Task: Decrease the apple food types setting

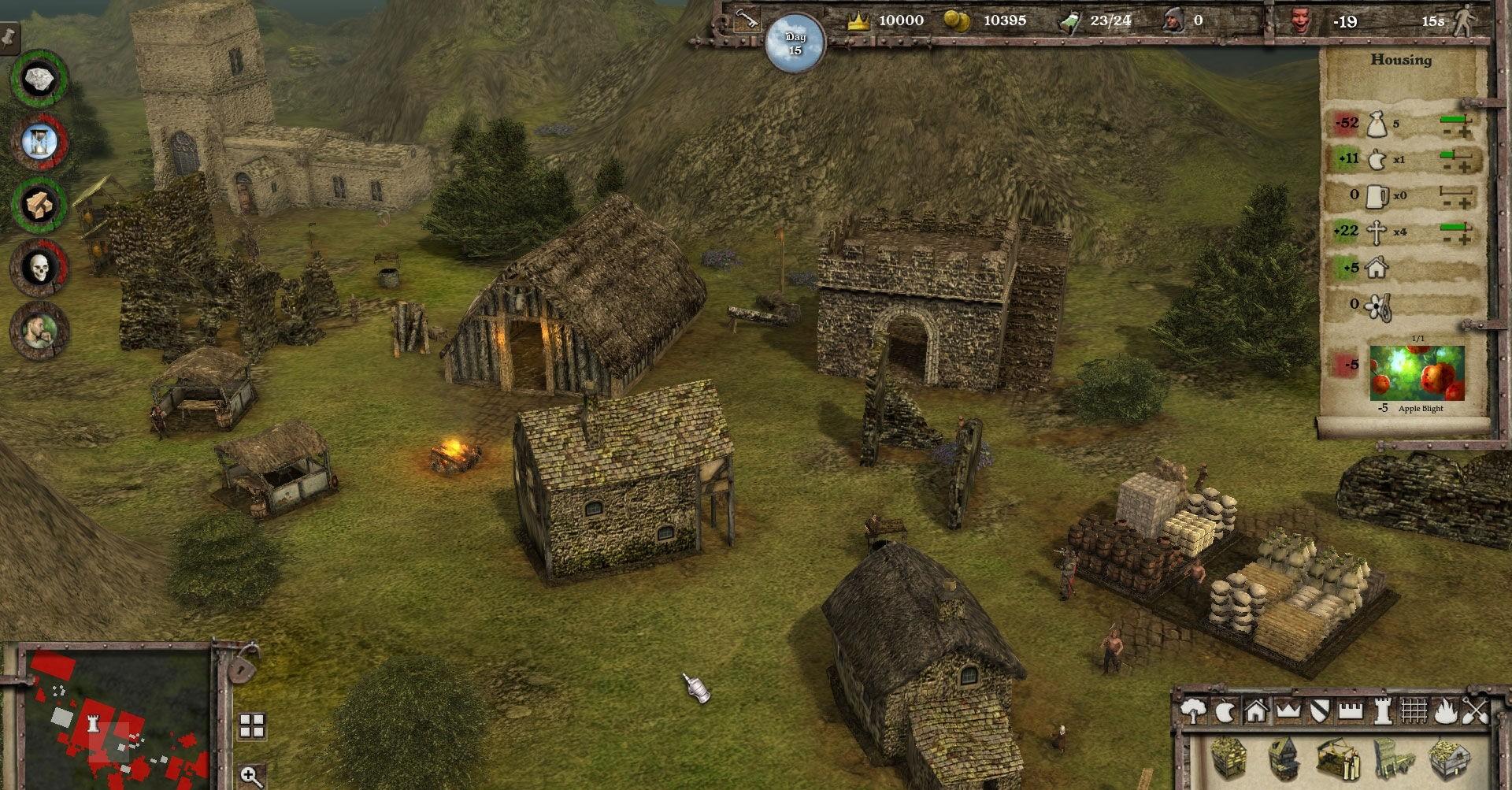Action: pos(1447,169)
